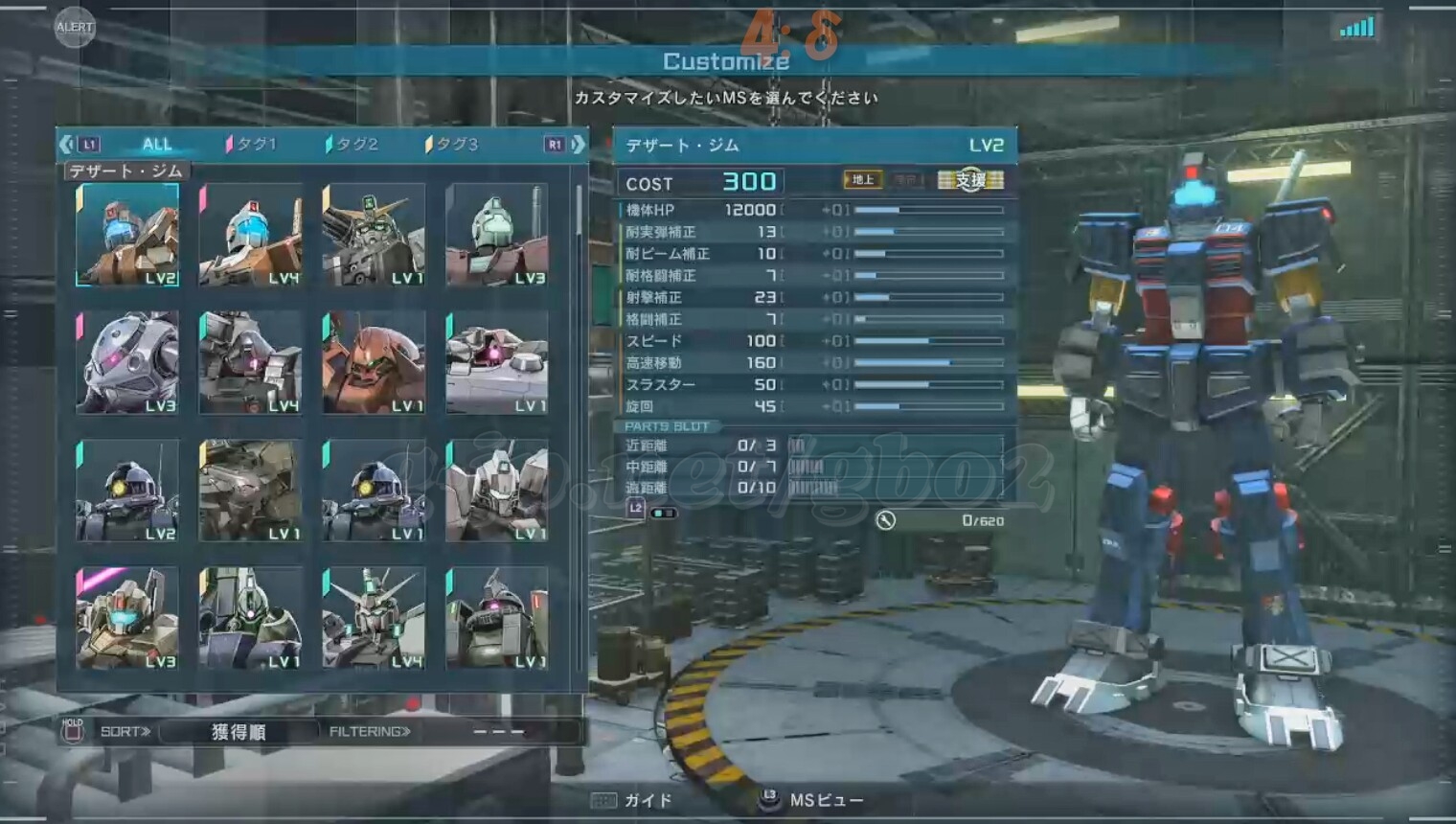Pick the orange-brown green-eyed LV1 suit
Screen dimensions: 1456x824
374,362
